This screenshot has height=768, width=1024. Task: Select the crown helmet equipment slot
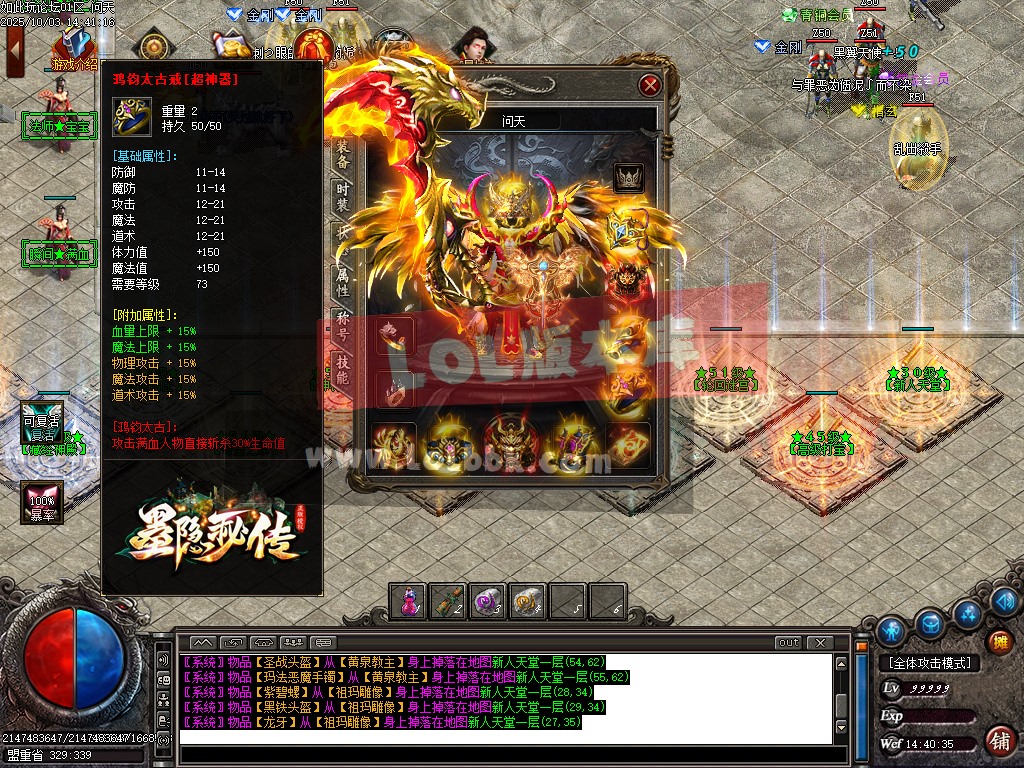point(628,178)
